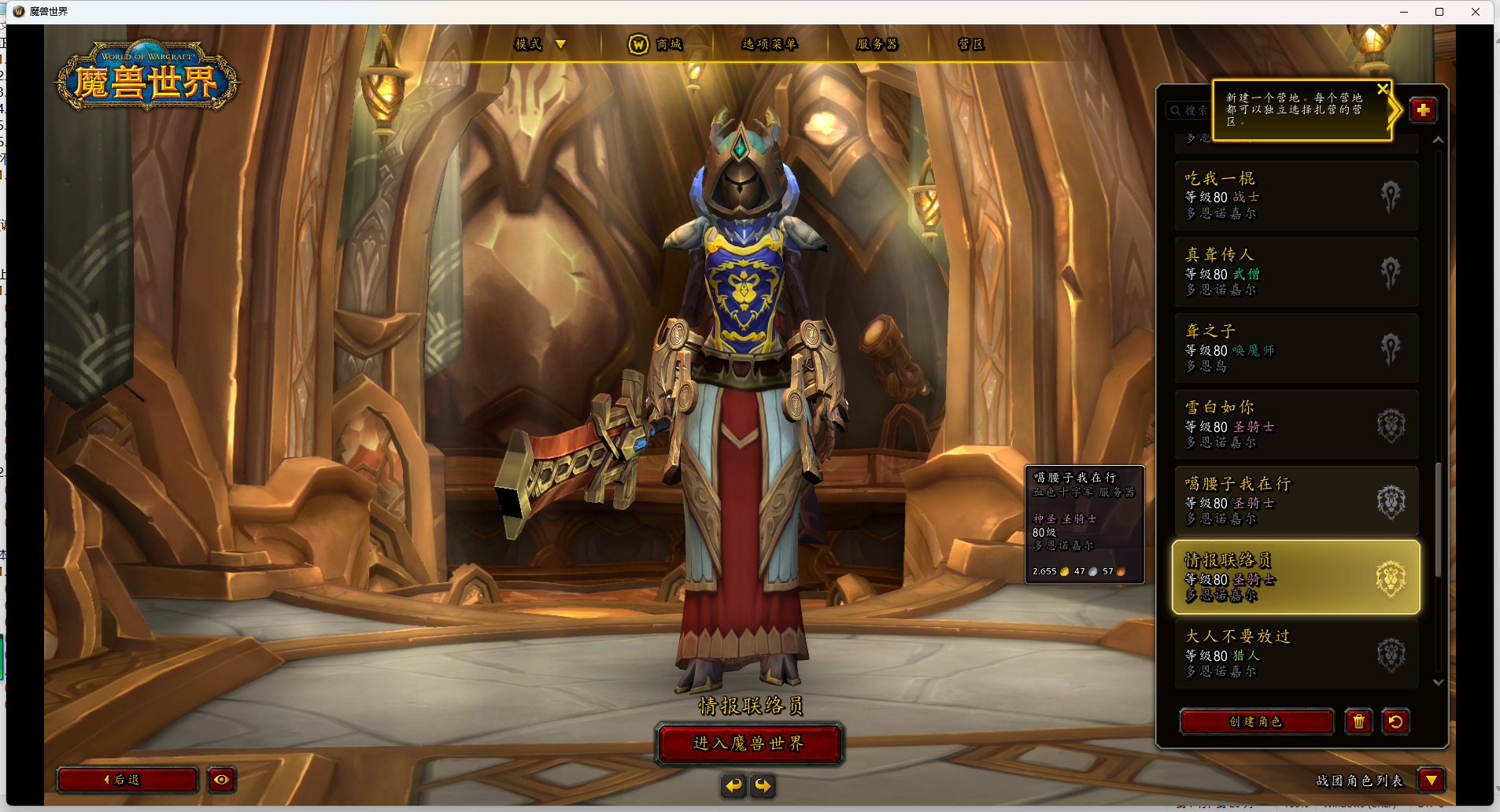
Task: Toggle the eye visibility button
Action: point(221,780)
